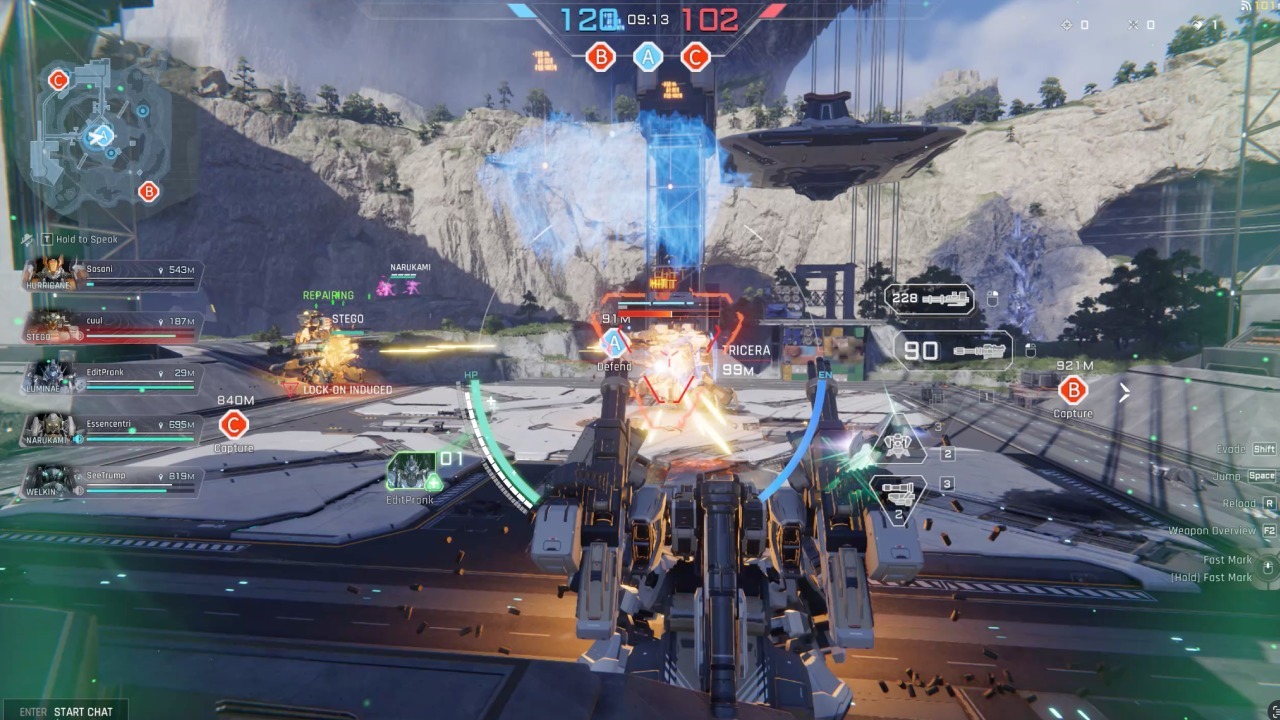The width and height of the screenshot is (1280, 720).
Task: Click objective A icon in top scoreboard
Action: [x=648, y=57]
